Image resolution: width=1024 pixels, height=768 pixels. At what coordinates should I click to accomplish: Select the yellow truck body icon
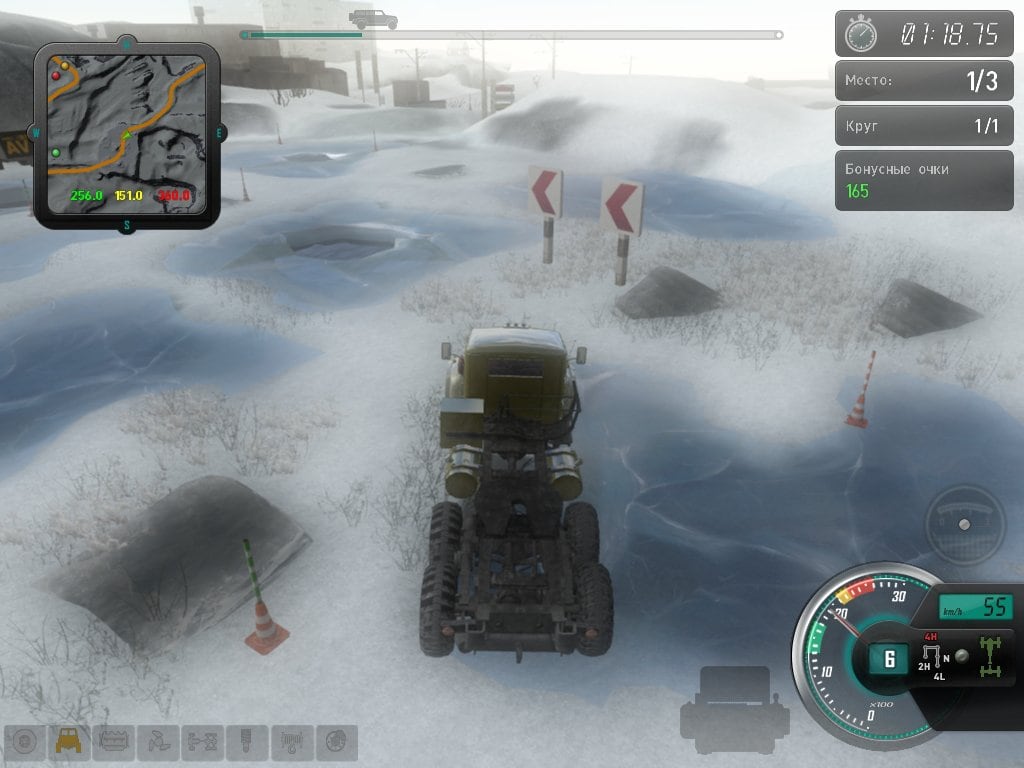click(69, 742)
